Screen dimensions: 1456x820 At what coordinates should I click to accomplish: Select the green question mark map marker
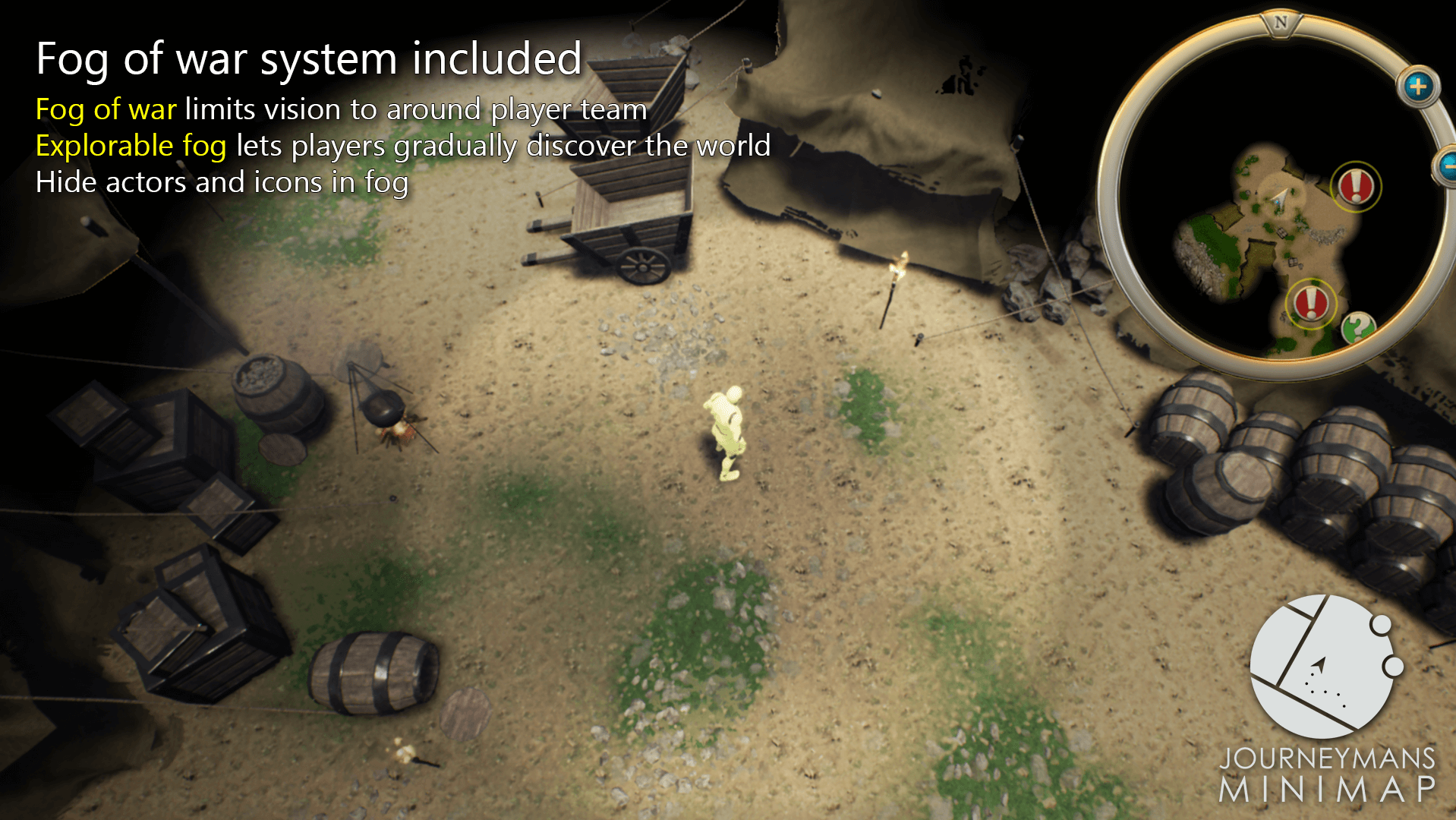[x=1357, y=328]
